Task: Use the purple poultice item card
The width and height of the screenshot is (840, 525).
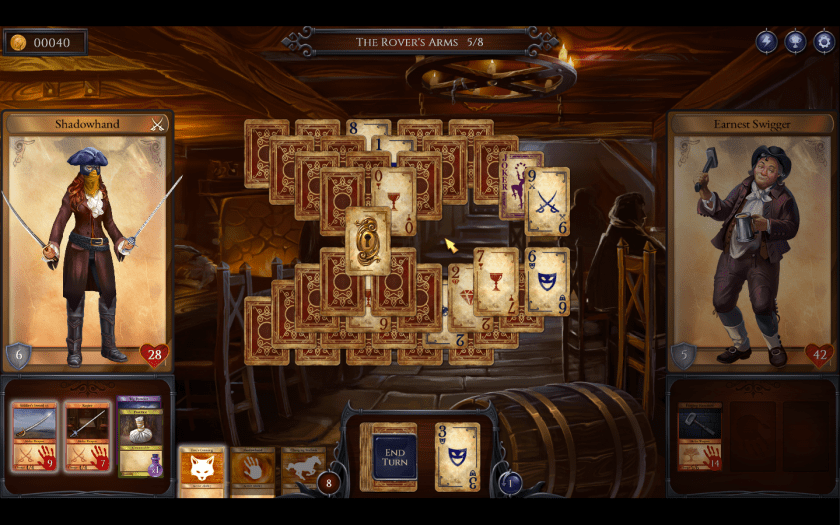Action: coord(139,435)
